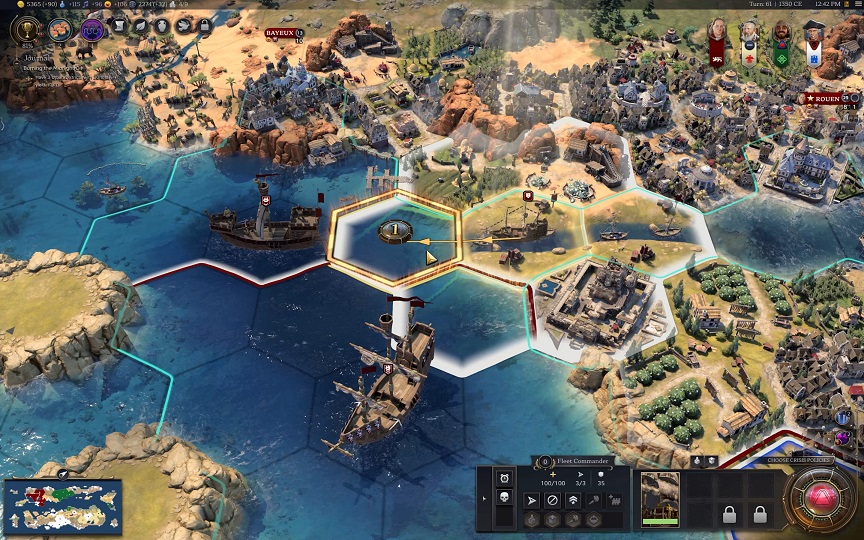Activate the Fleet Commander move action arrow

coord(531,499)
